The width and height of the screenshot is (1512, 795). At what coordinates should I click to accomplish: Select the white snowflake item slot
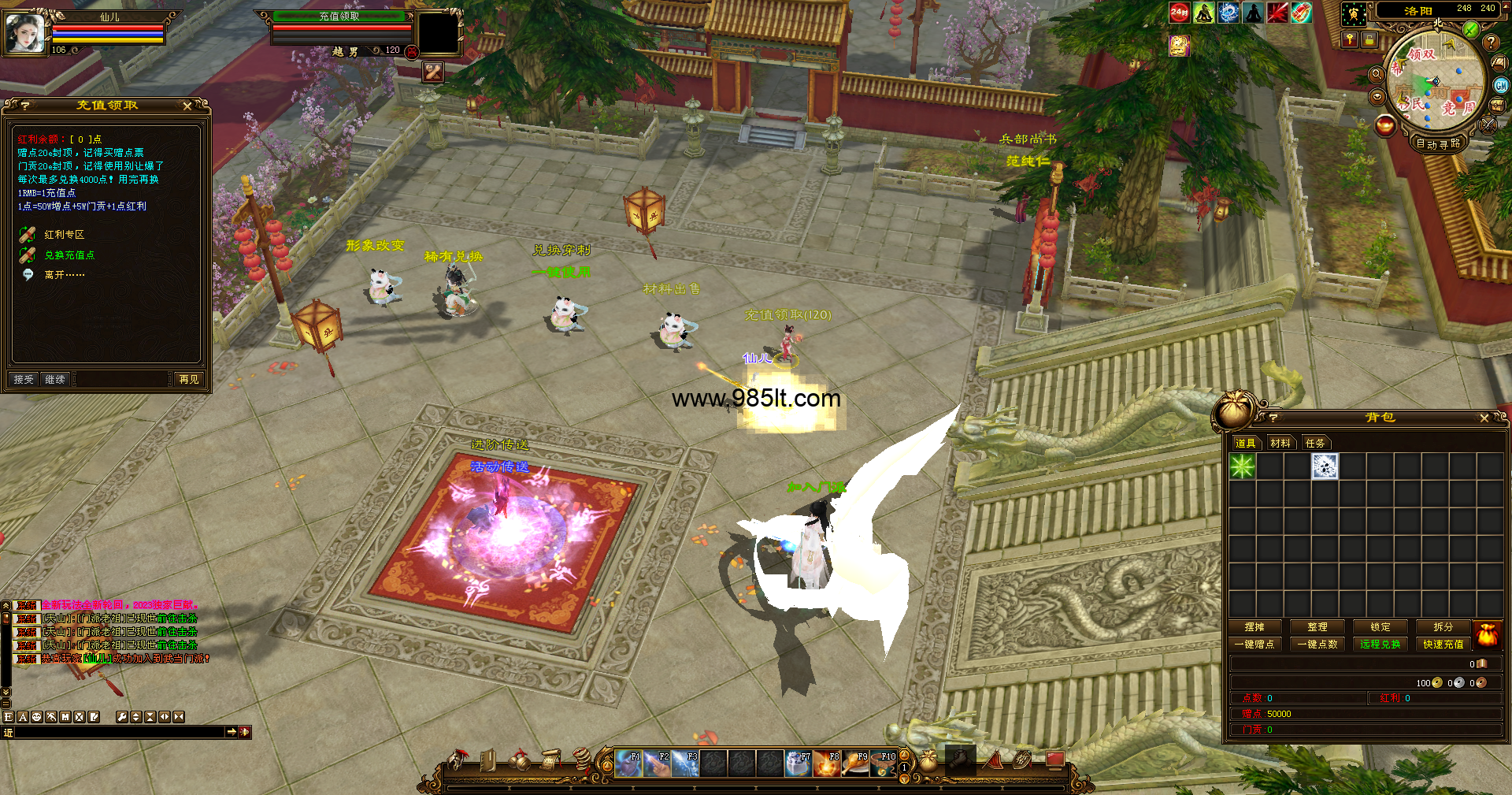pyautogui.click(x=1325, y=466)
